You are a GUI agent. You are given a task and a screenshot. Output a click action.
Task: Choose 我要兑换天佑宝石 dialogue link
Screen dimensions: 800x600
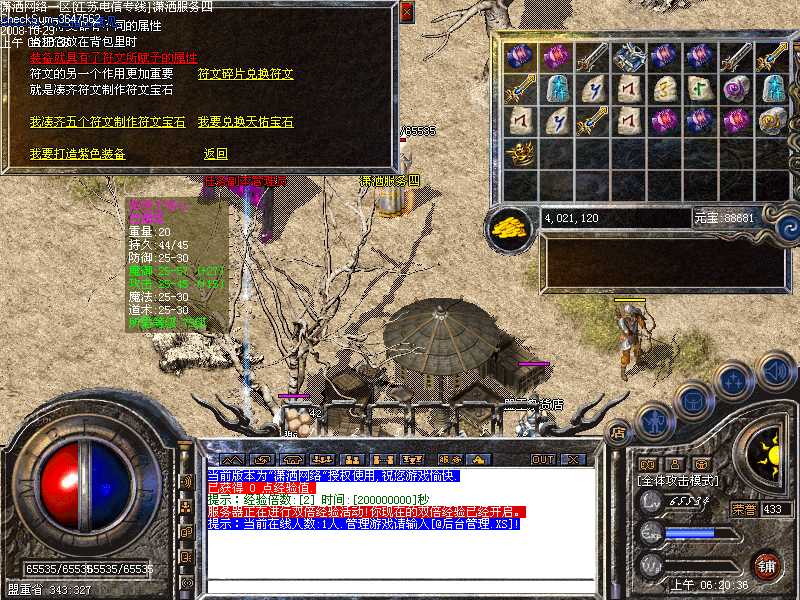tap(246, 122)
